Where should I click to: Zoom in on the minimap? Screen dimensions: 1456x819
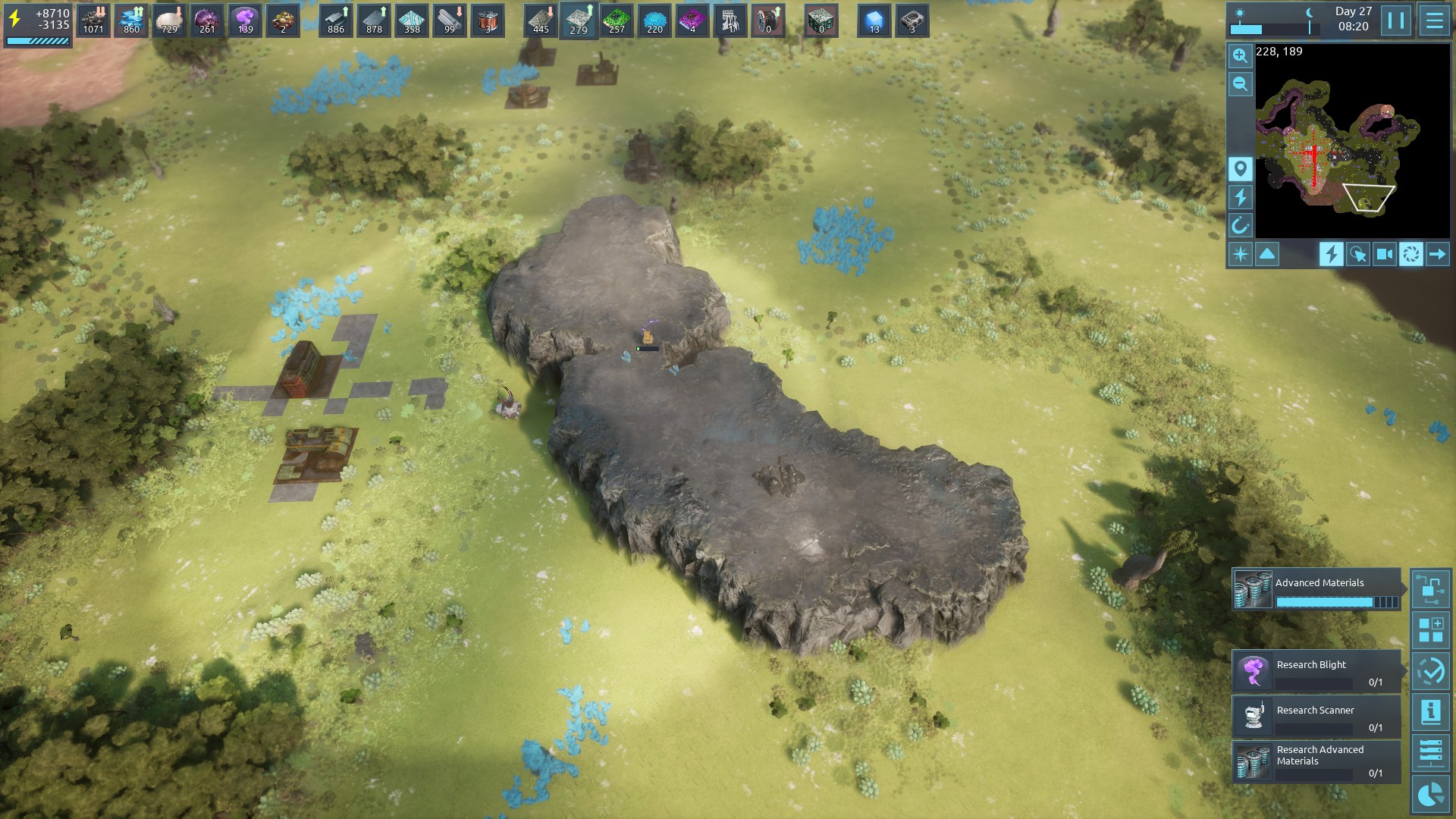[1240, 55]
